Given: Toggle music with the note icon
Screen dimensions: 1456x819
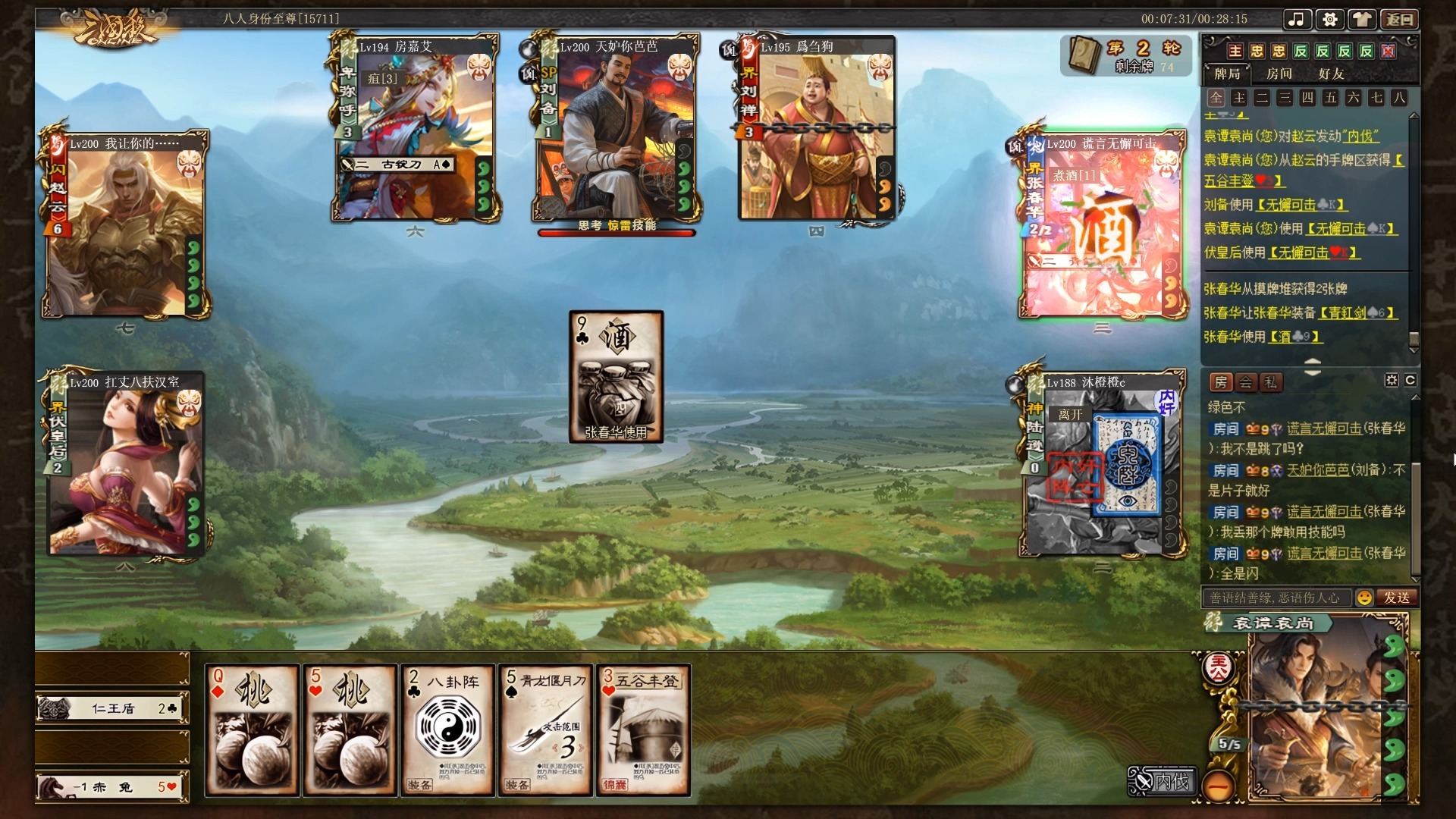Looking at the screenshot, I should (x=1297, y=20).
